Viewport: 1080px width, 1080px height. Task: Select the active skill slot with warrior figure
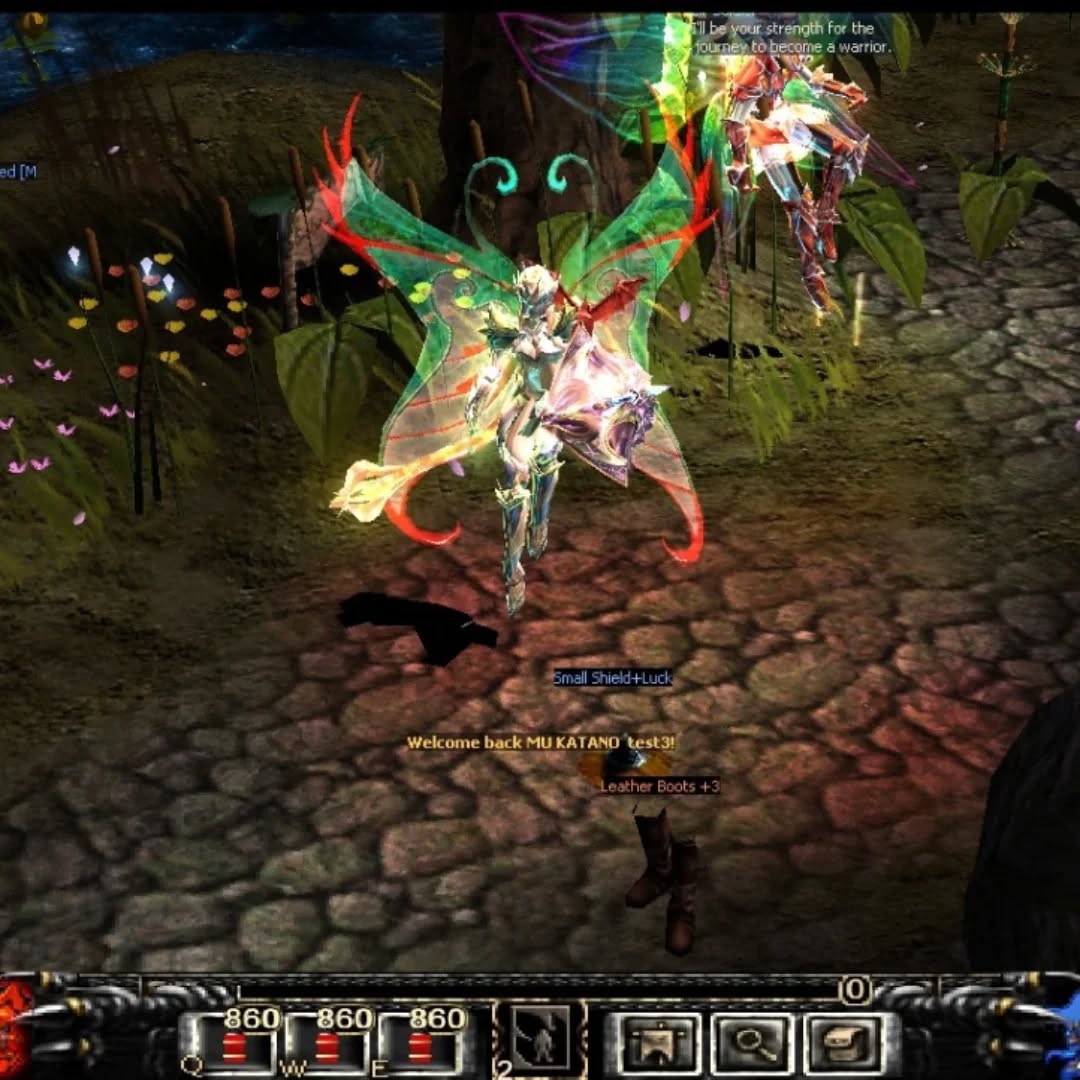coord(541,1040)
